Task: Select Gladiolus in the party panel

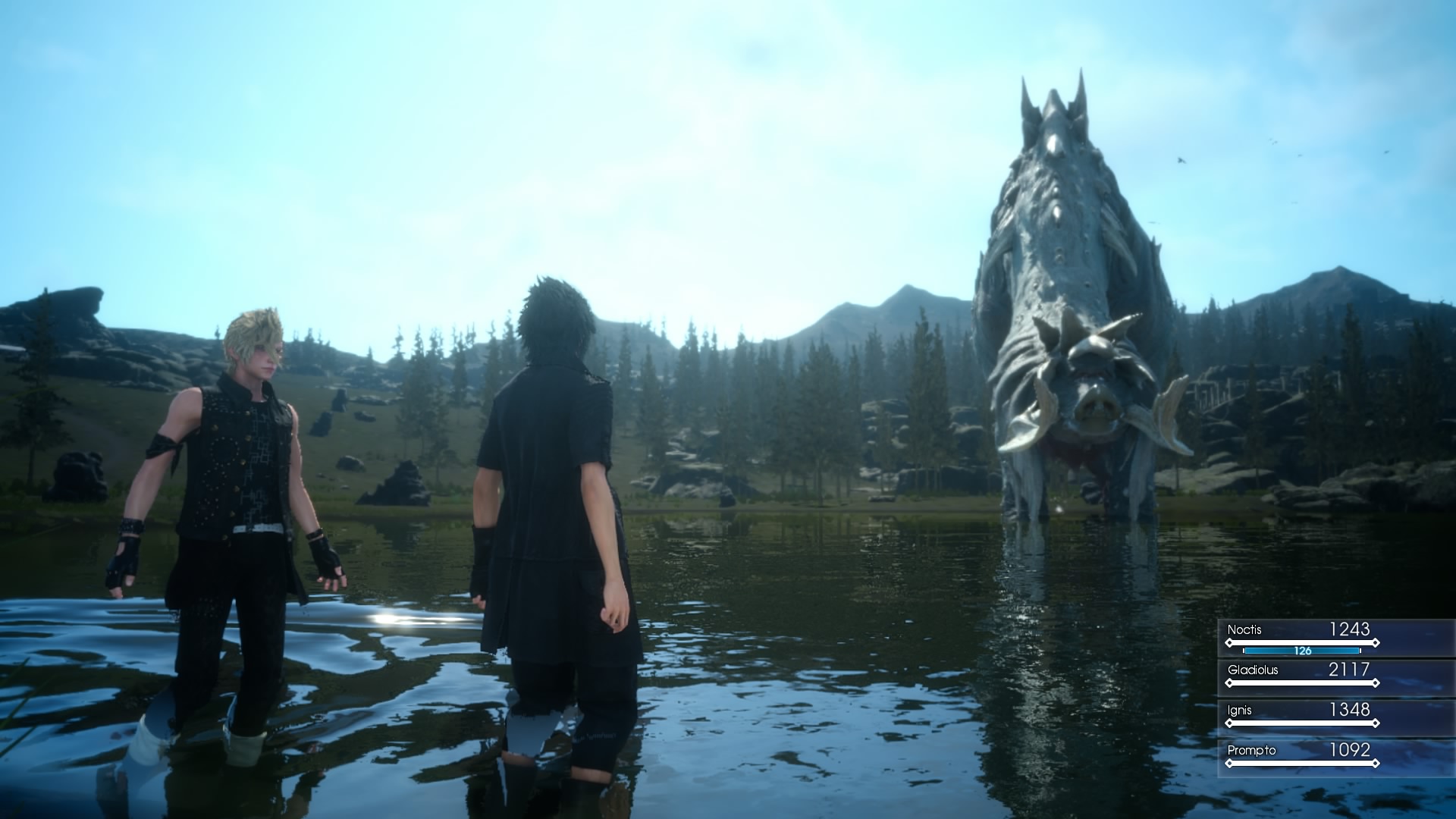Action: pos(1301,674)
